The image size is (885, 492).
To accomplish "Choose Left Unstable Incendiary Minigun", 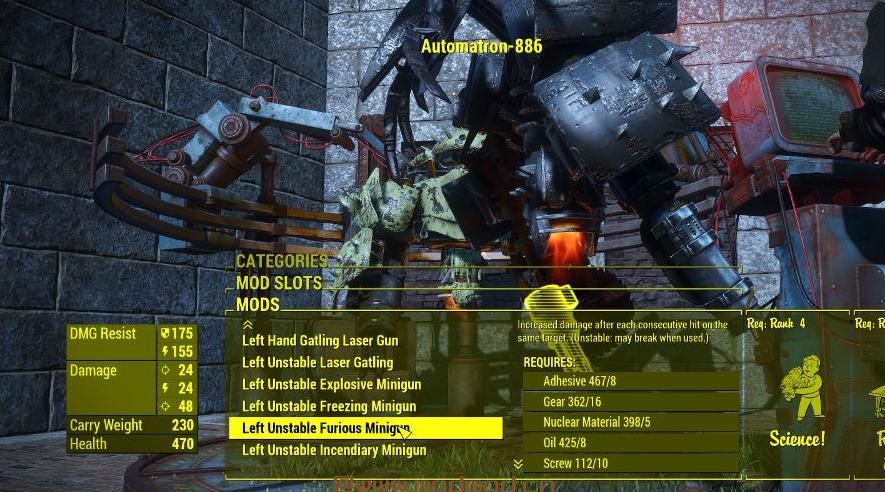I will (x=334, y=451).
